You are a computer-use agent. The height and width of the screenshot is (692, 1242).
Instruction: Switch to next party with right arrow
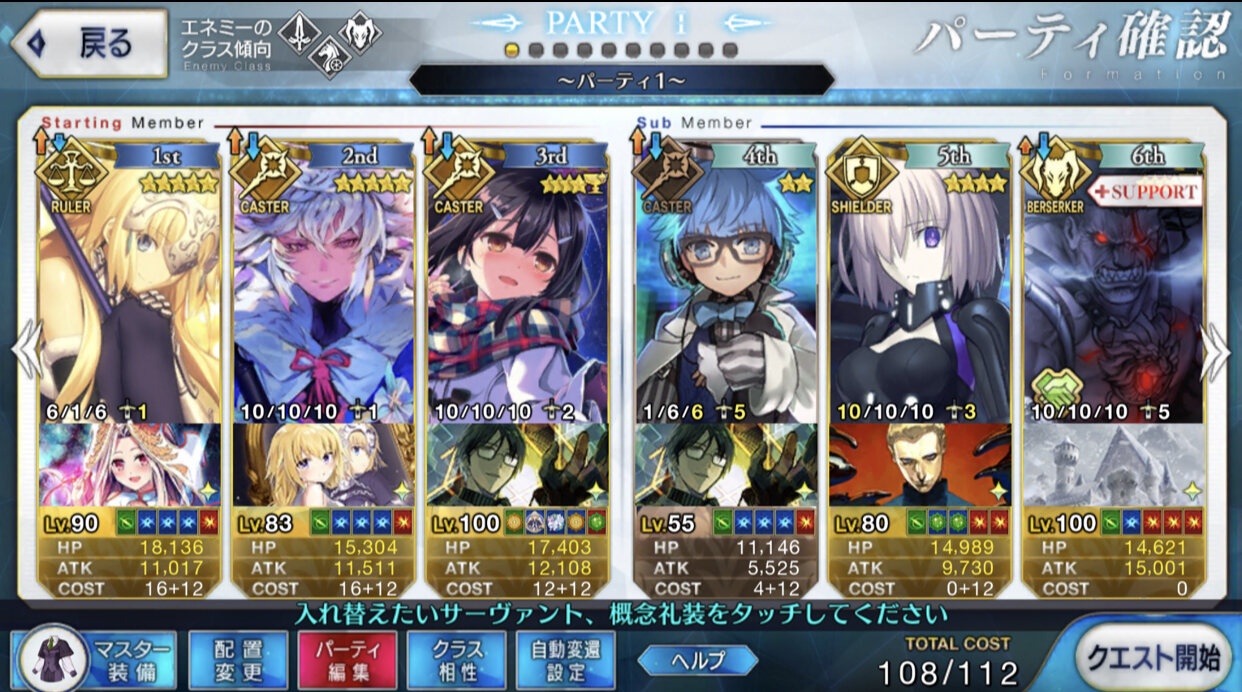pyautogui.click(x=1217, y=352)
